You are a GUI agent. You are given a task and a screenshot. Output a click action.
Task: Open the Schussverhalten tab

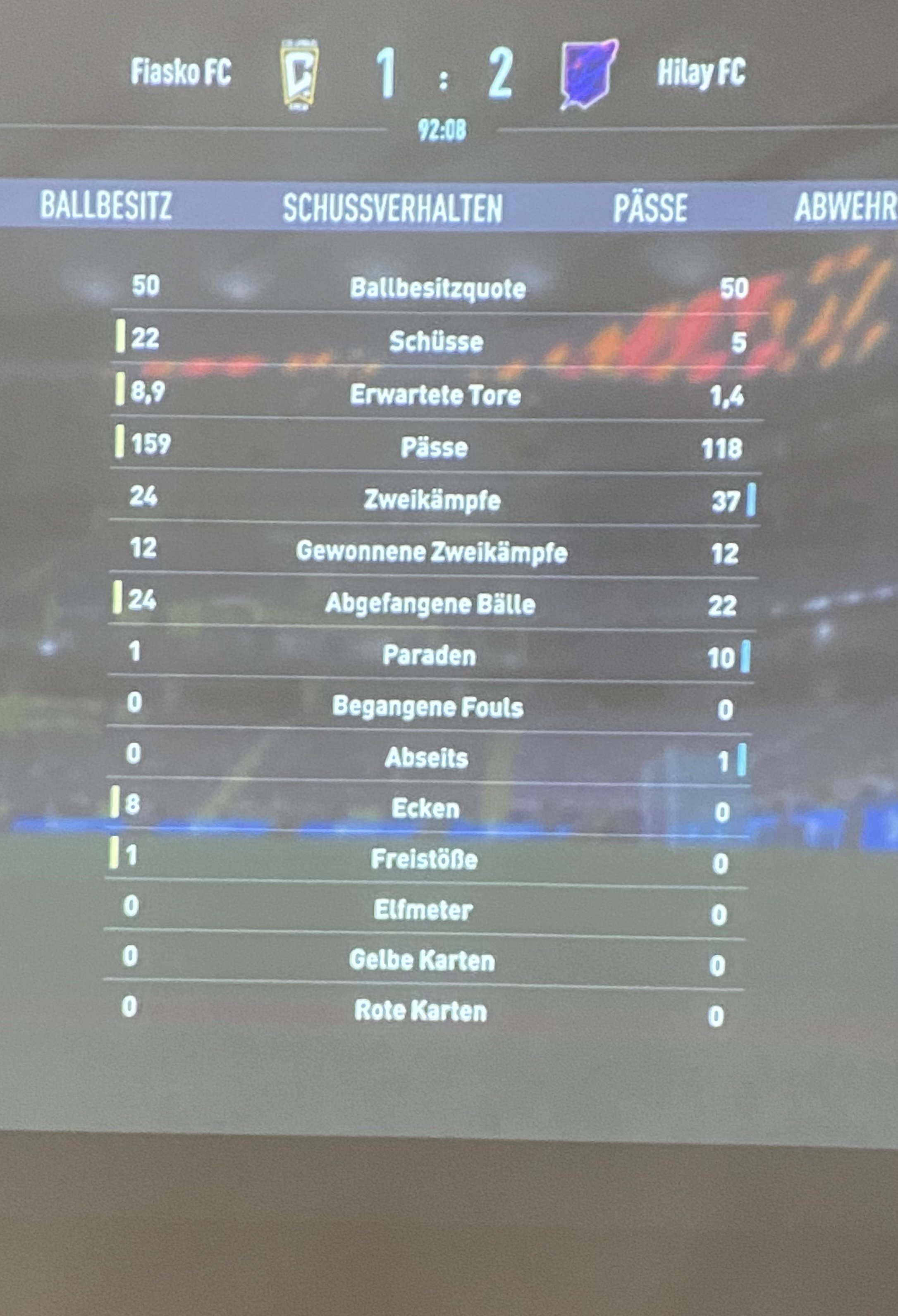tap(392, 208)
